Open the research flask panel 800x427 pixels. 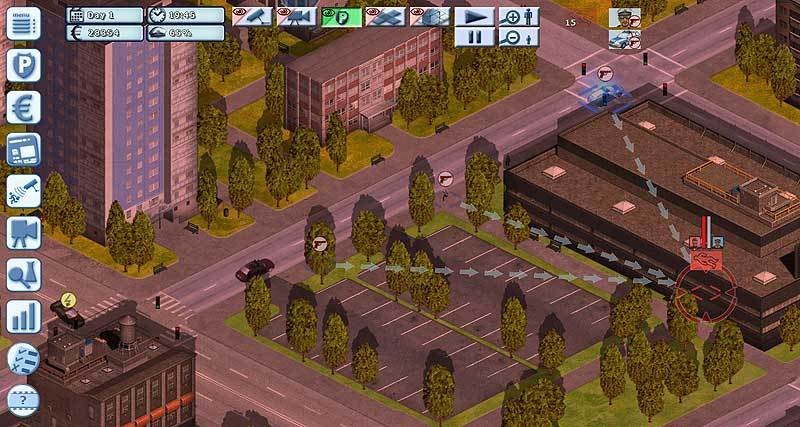pyautogui.click(x=22, y=275)
